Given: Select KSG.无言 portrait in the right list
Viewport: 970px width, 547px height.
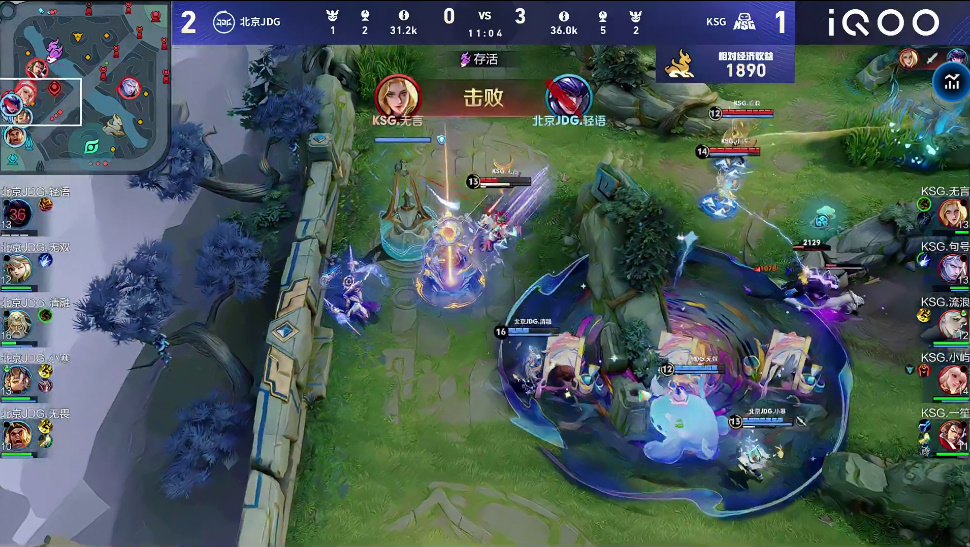Looking at the screenshot, I should pyautogui.click(x=952, y=213).
